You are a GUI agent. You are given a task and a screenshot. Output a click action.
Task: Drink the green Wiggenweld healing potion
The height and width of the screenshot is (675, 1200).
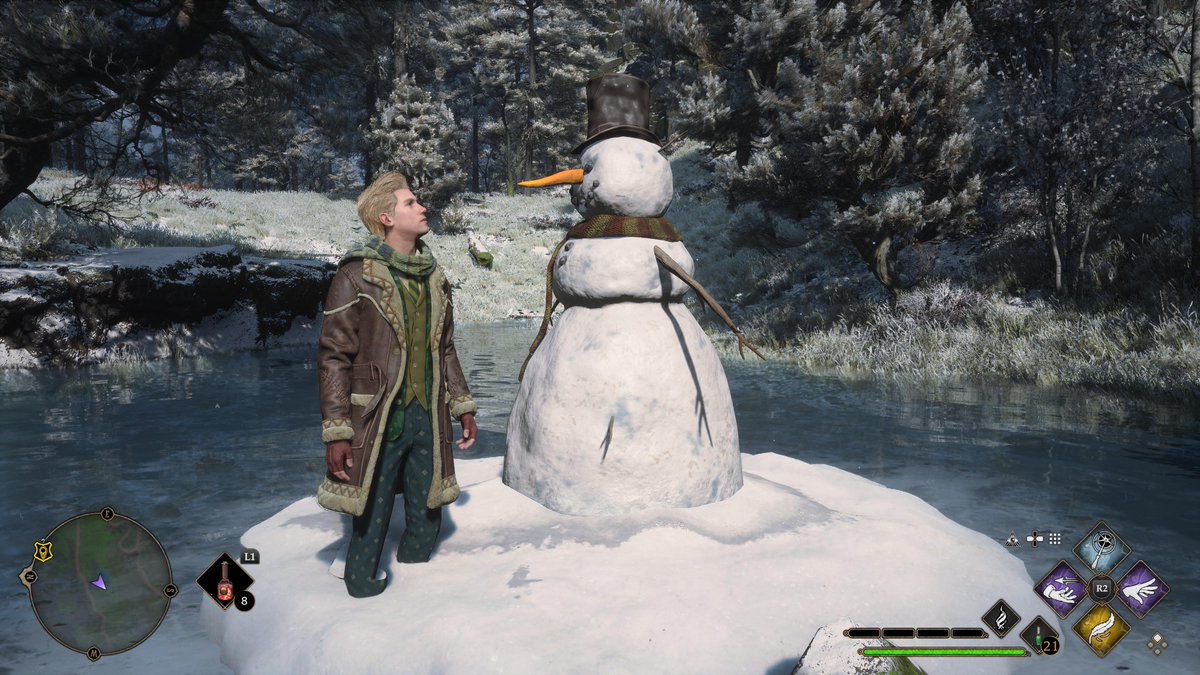1038,636
